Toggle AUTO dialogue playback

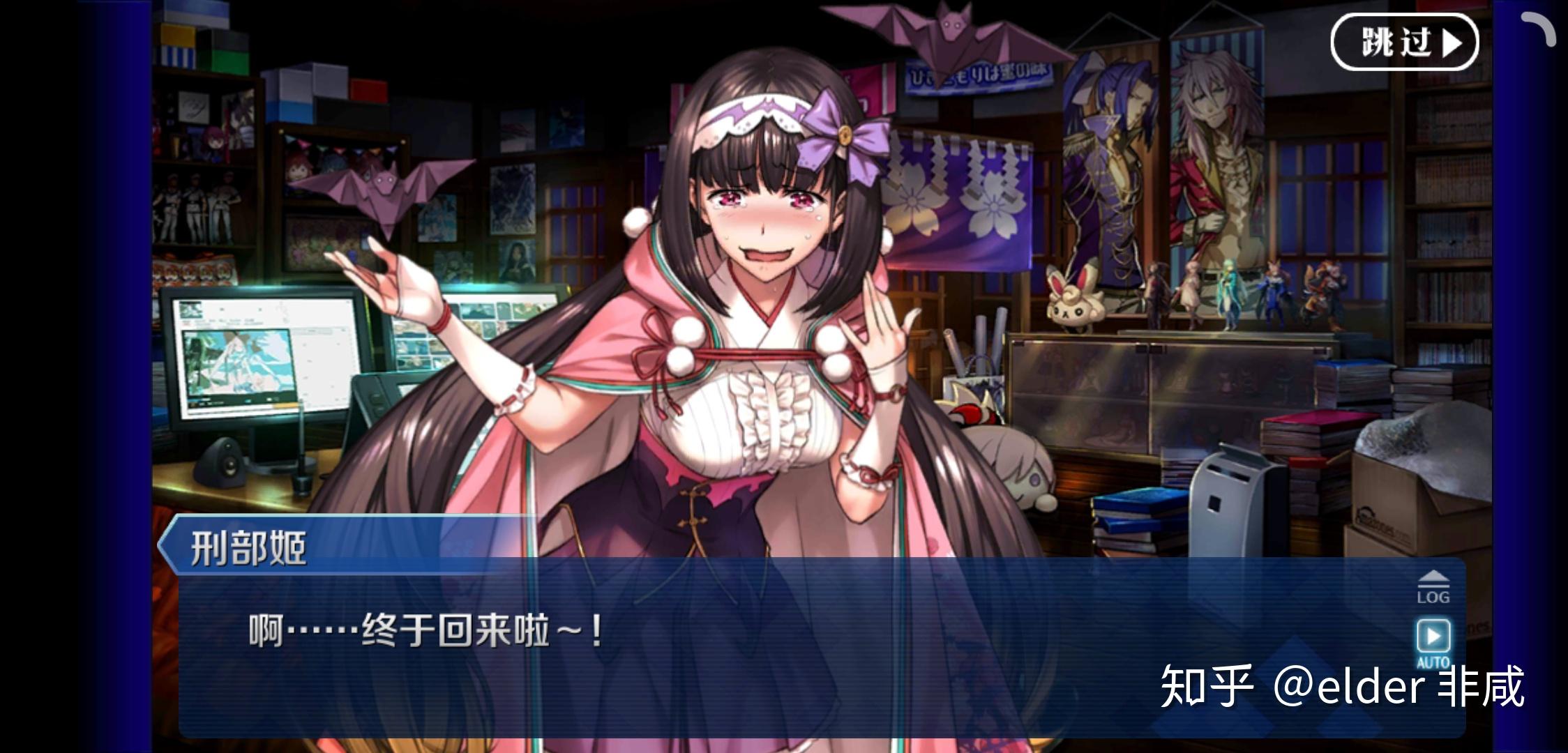pyautogui.click(x=1433, y=640)
